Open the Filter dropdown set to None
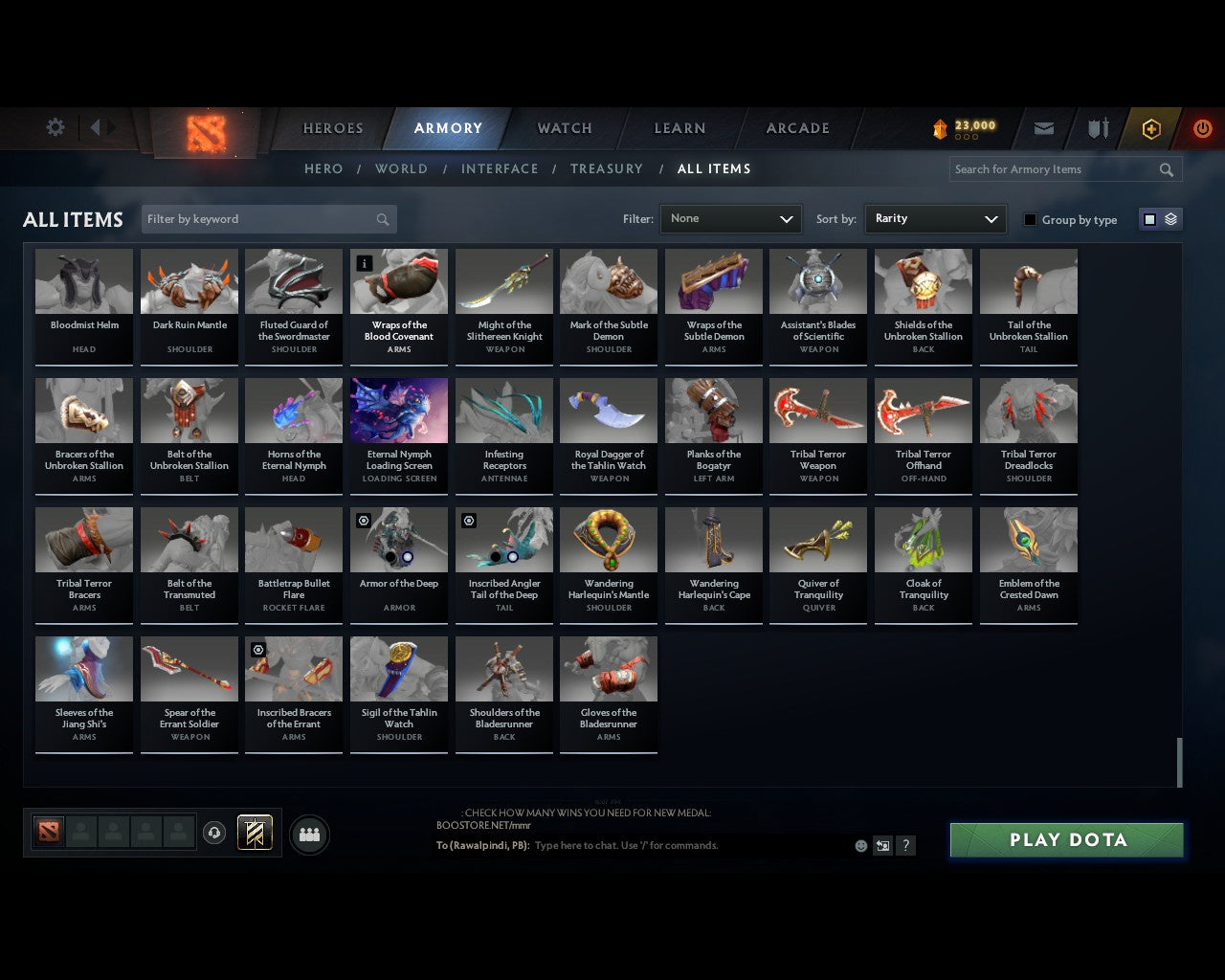 coord(730,218)
